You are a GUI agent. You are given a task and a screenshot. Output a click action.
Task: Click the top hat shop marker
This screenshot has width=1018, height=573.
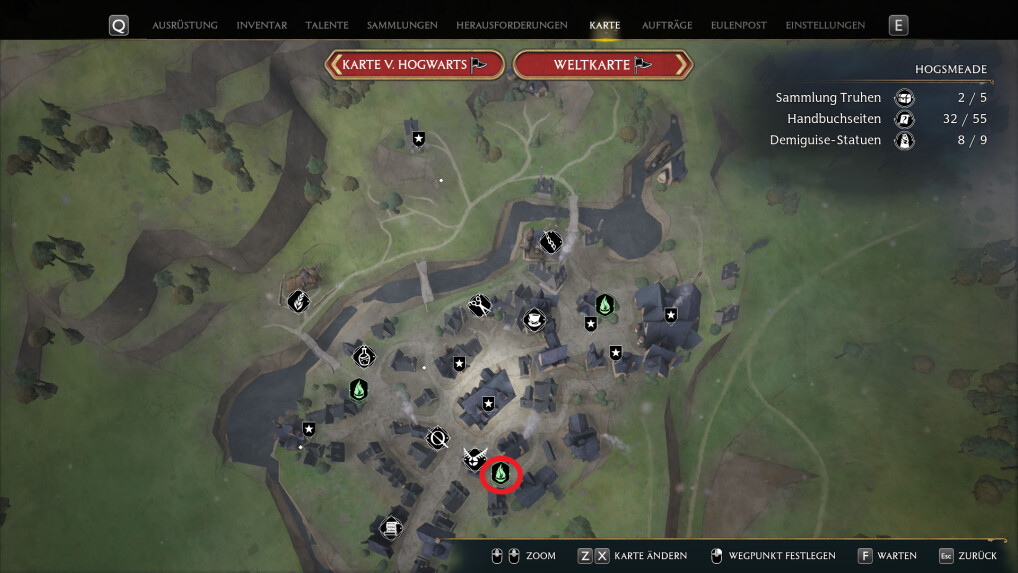pos(535,319)
